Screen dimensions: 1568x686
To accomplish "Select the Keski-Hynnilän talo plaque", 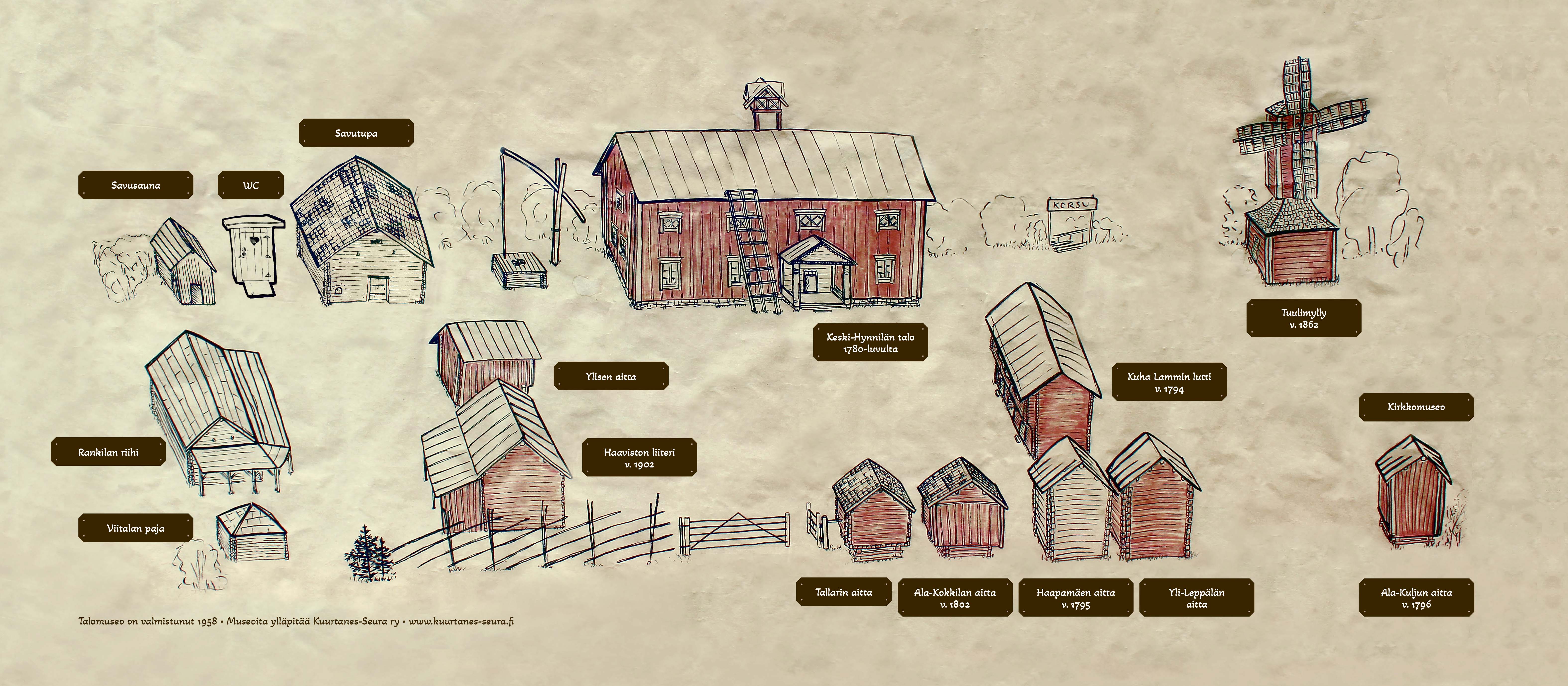I will click(871, 342).
